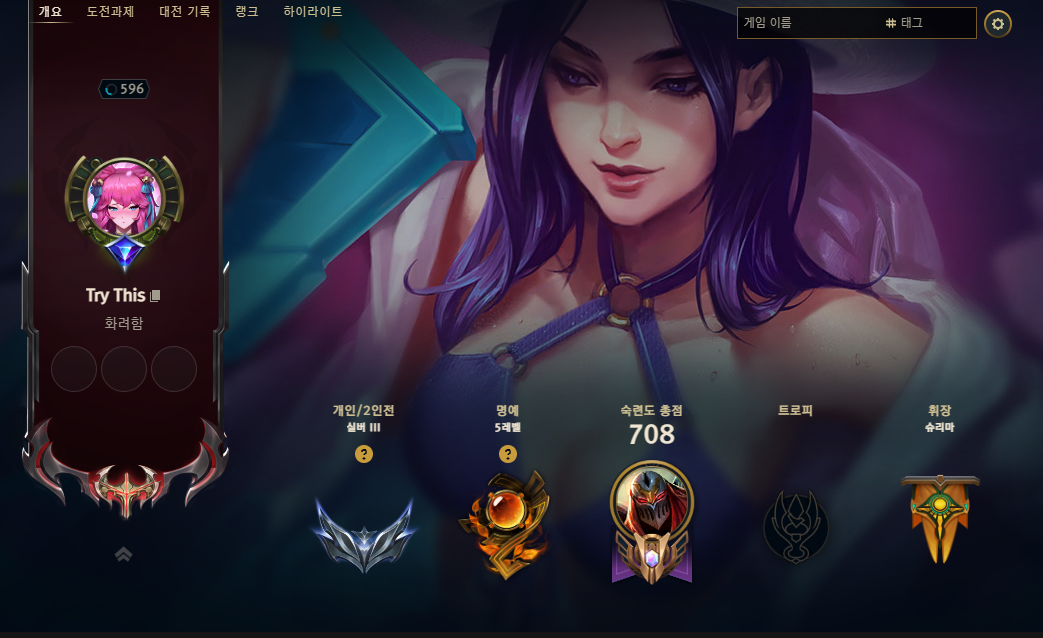Select the 랭크 tab
The height and width of the screenshot is (638, 1043).
click(246, 12)
